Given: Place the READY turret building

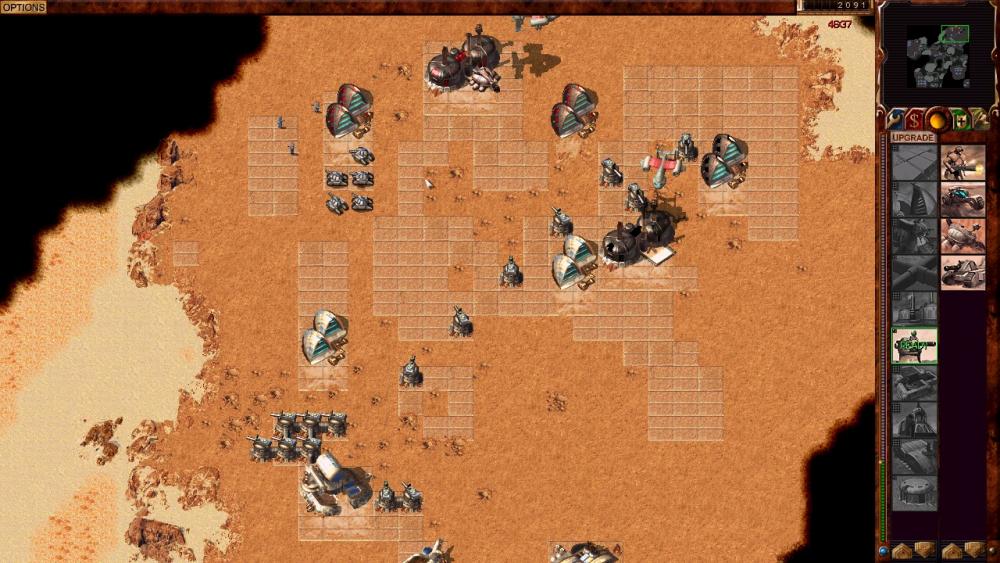Looking at the screenshot, I should pyautogui.click(x=914, y=345).
